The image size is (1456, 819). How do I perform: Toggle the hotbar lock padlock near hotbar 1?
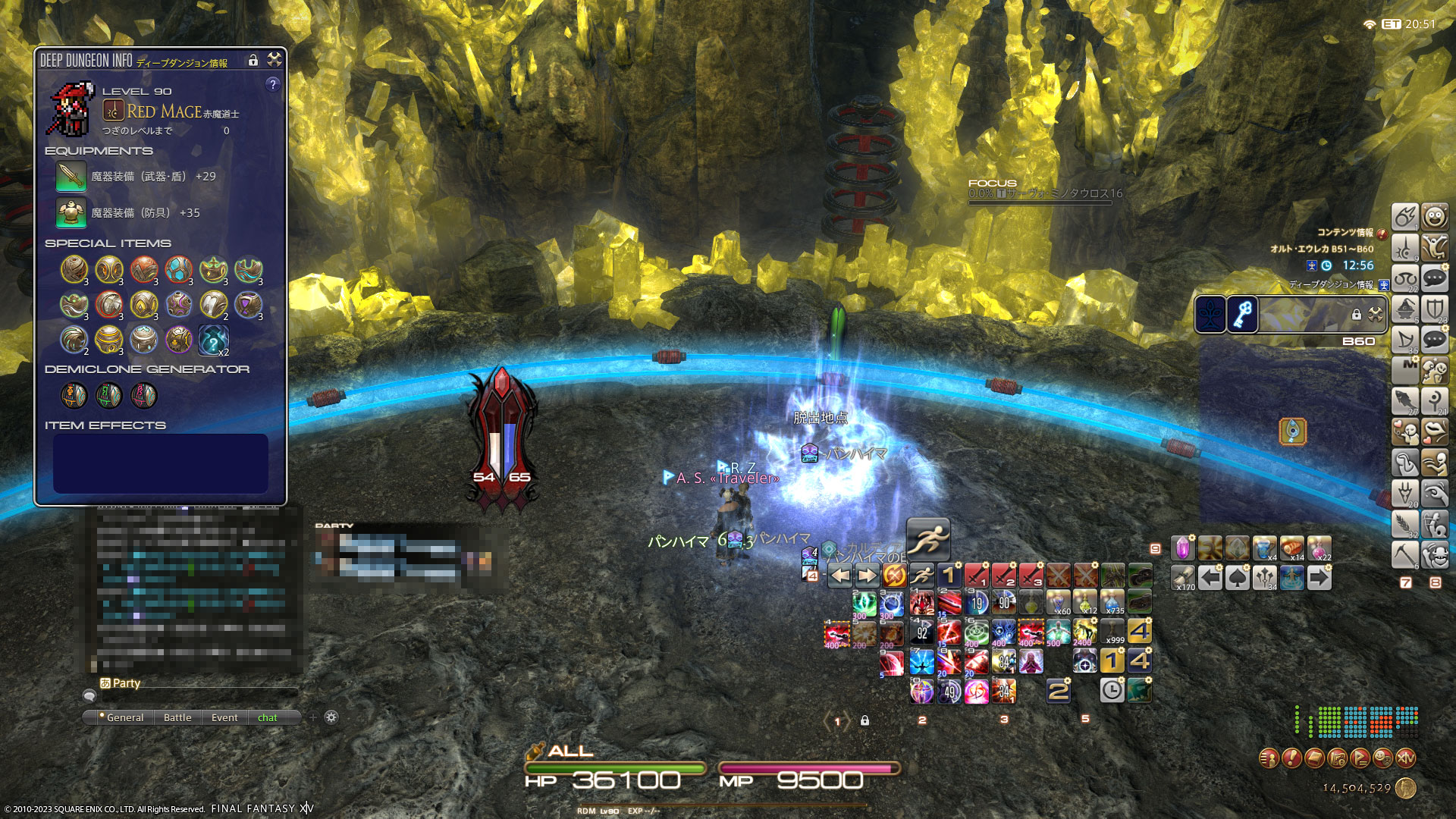point(864,721)
